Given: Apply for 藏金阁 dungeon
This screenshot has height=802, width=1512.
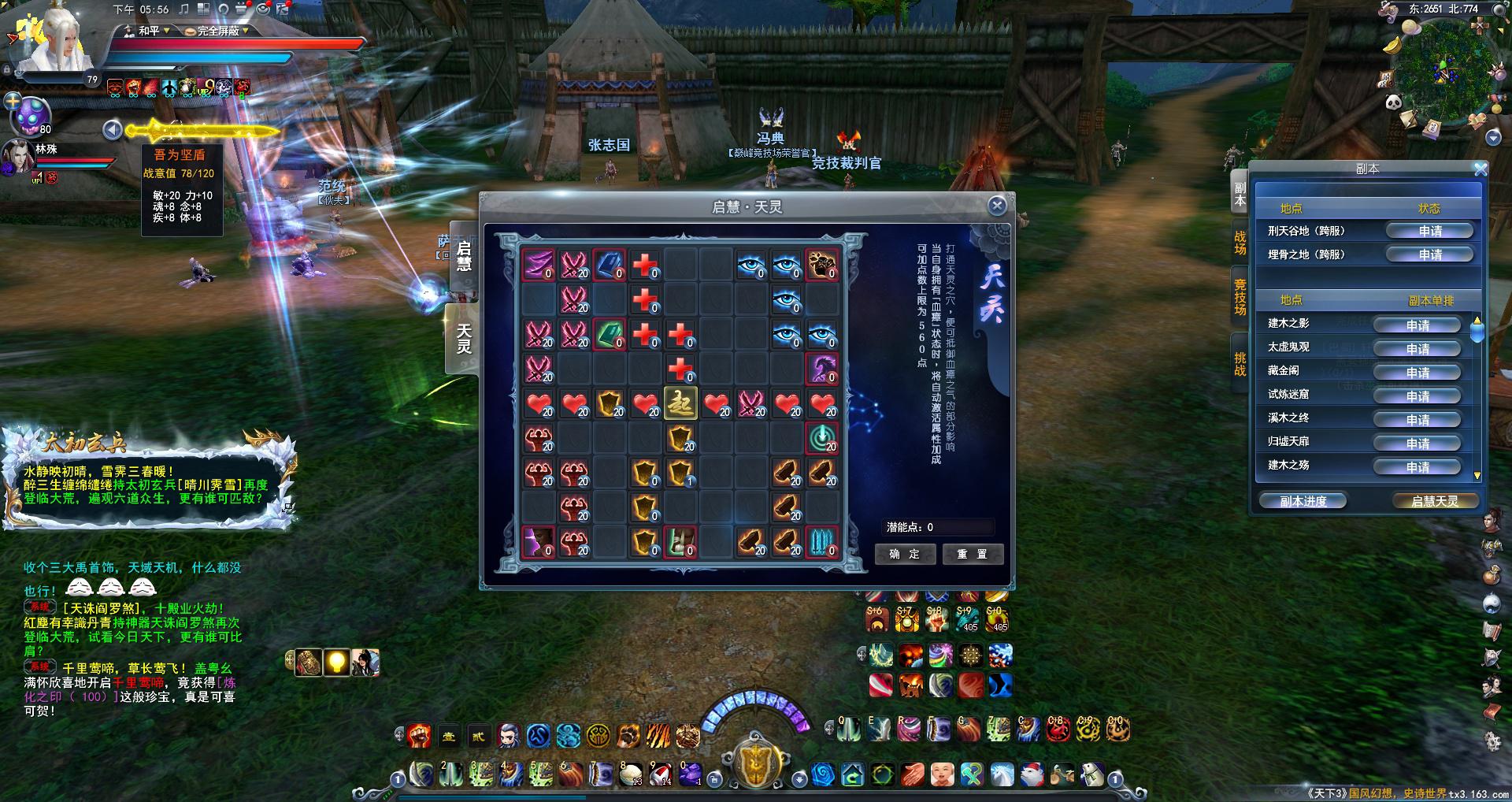Looking at the screenshot, I should click(x=1417, y=373).
